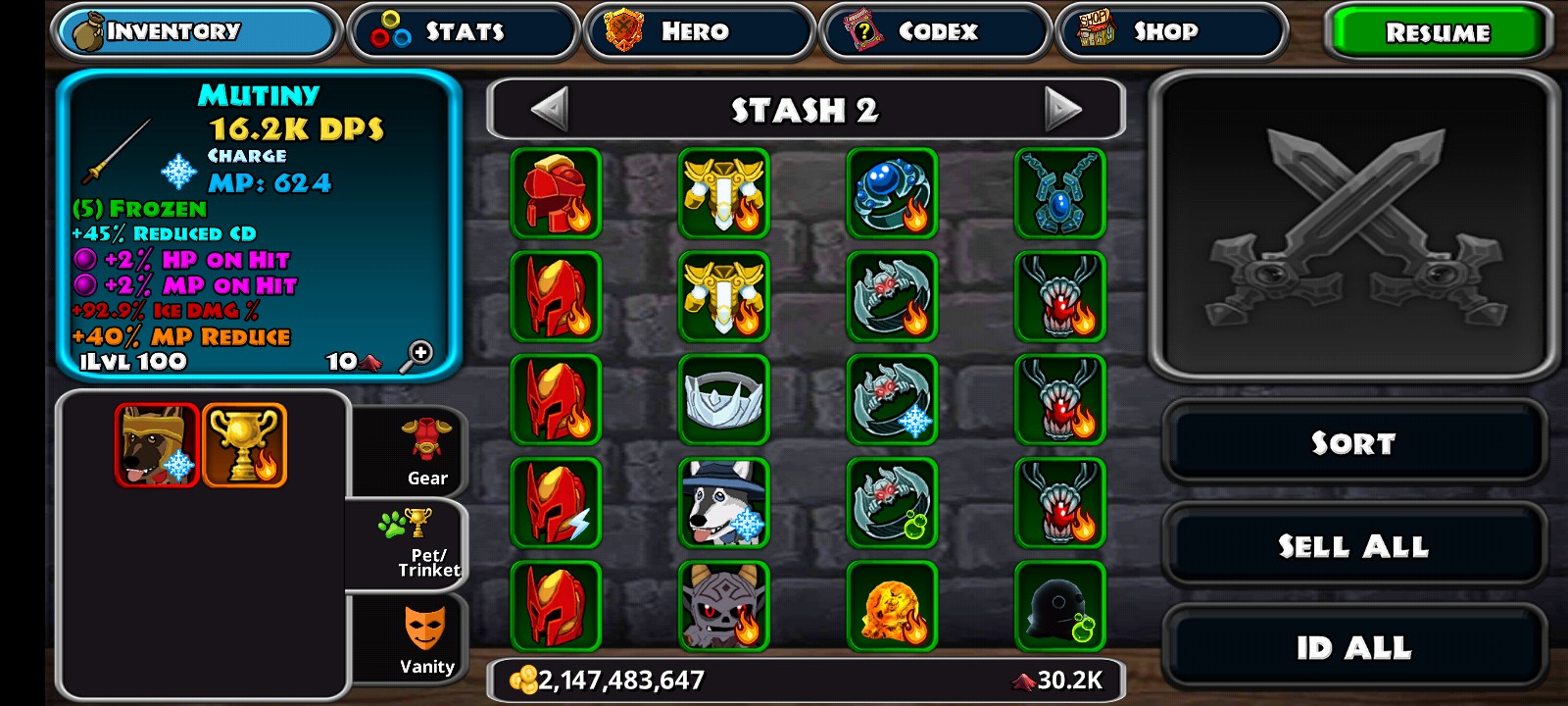Open the Stats tab
Image resolution: width=1568 pixels, height=706 pixels.
pyautogui.click(x=463, y=31)
